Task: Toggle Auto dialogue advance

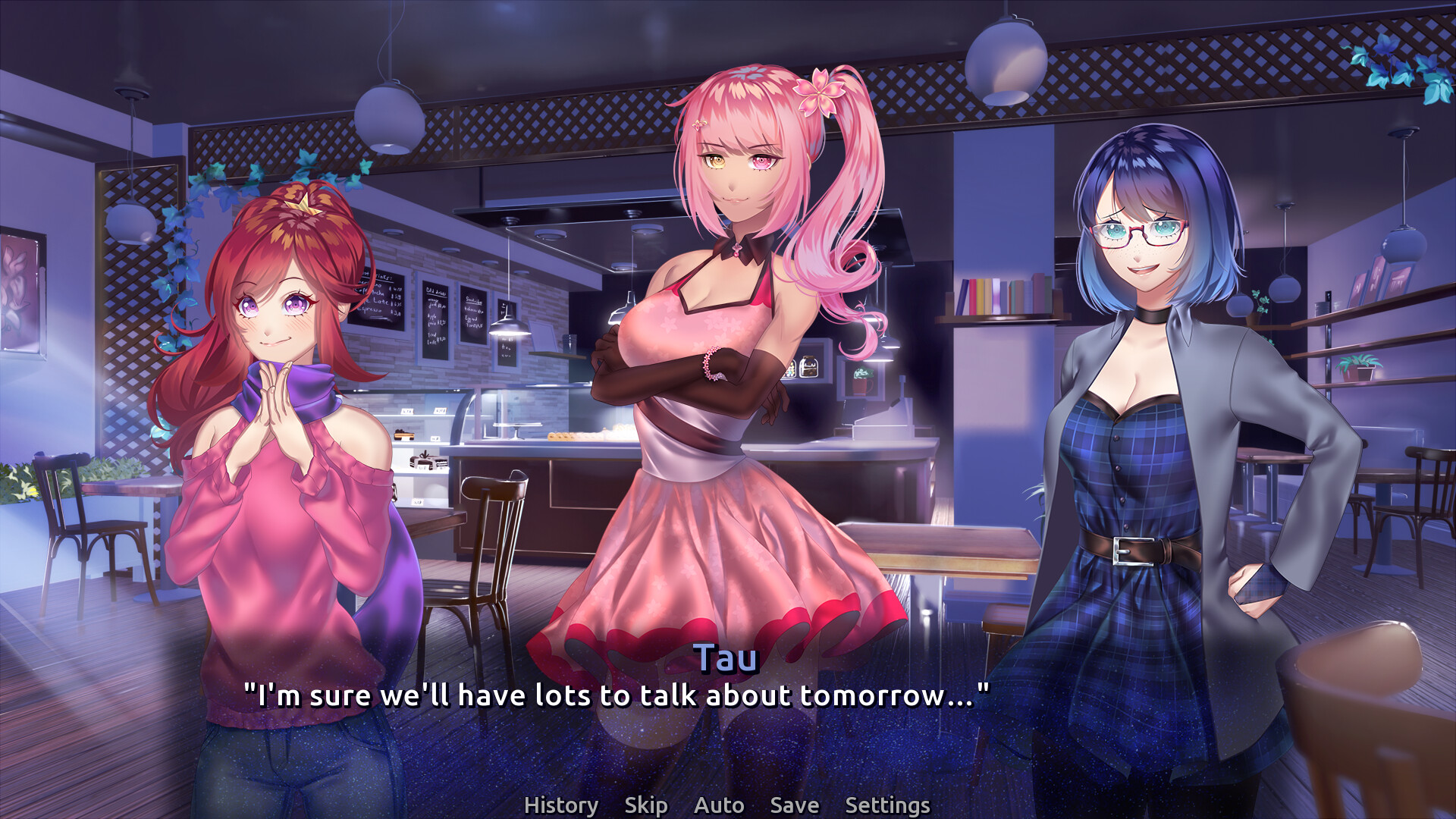Action: point(718,805)
